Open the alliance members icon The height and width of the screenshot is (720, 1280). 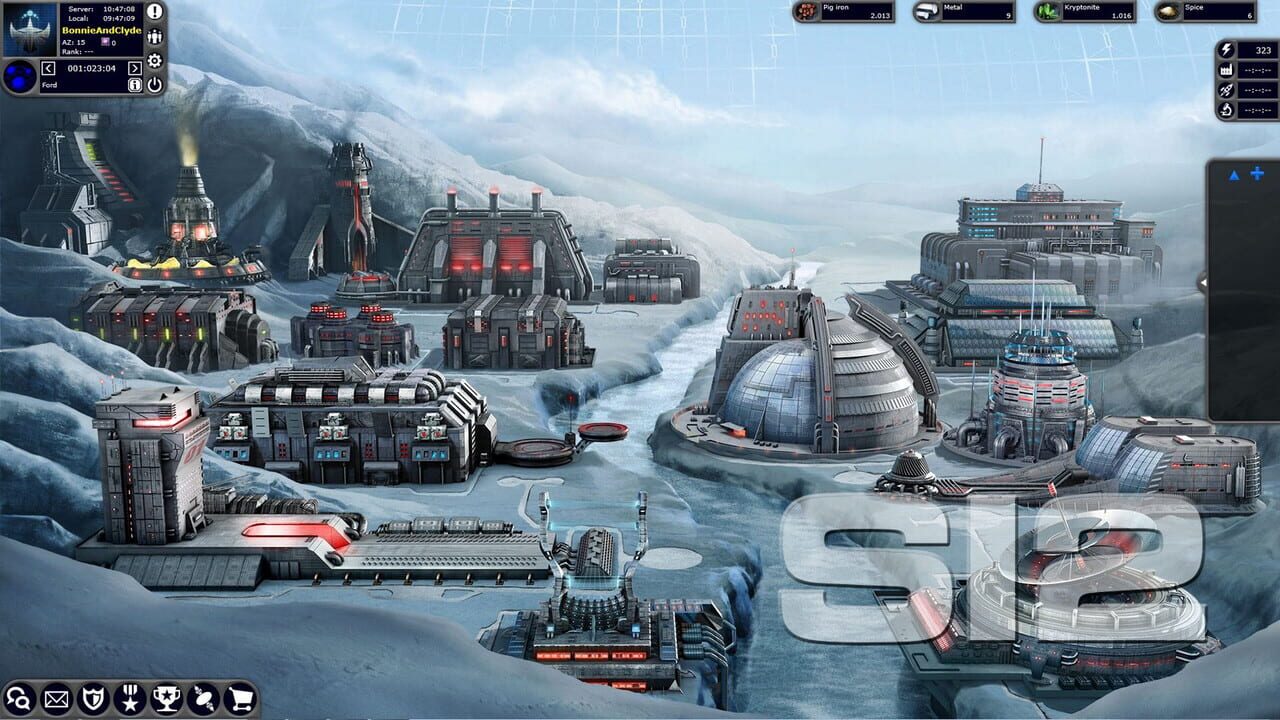pyautogui.click(x=153, y=37)
